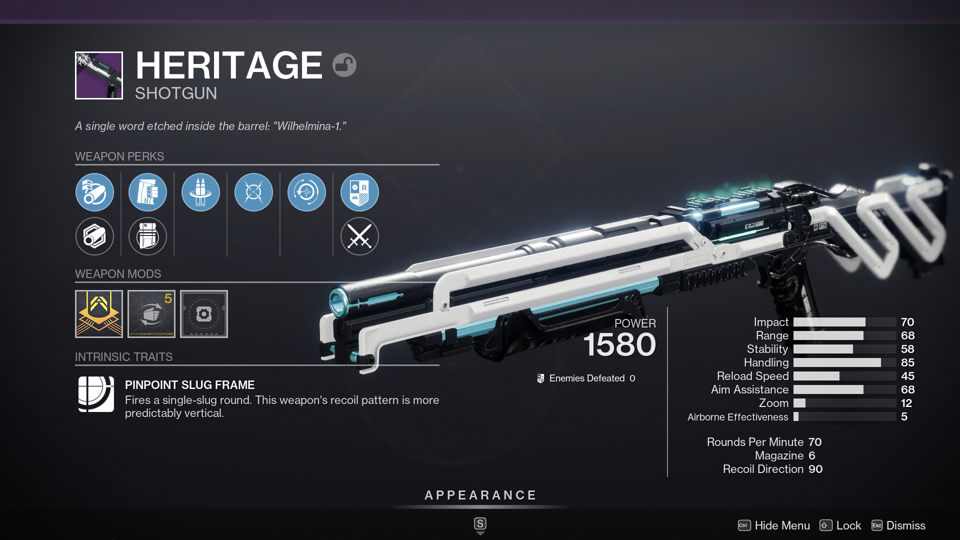Choose the lower alternate magazine perk
Image resolution: width=960 pixels, height=540 pixels.
click(148, 236)
